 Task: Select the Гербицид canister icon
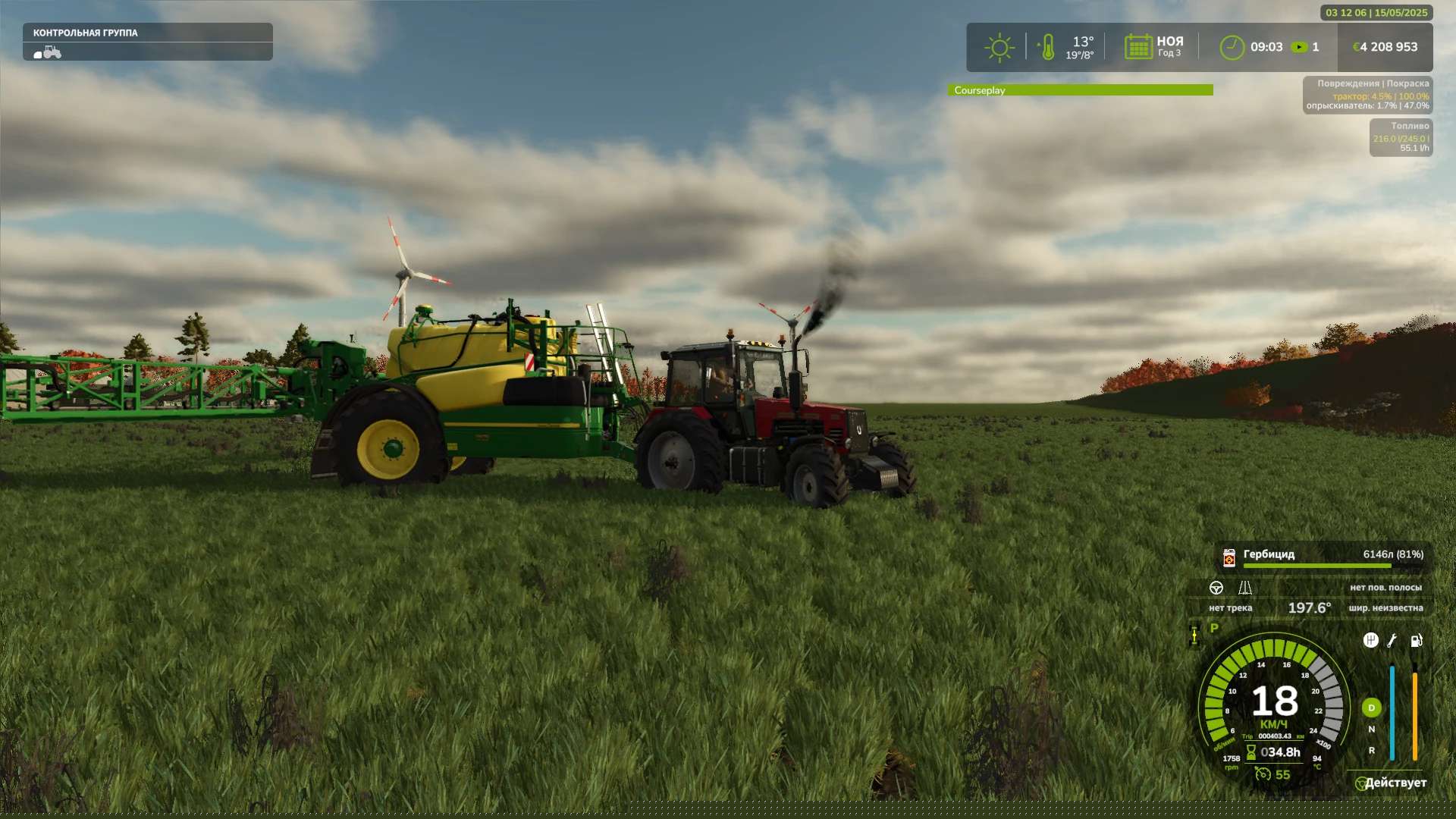(1228, 556)
